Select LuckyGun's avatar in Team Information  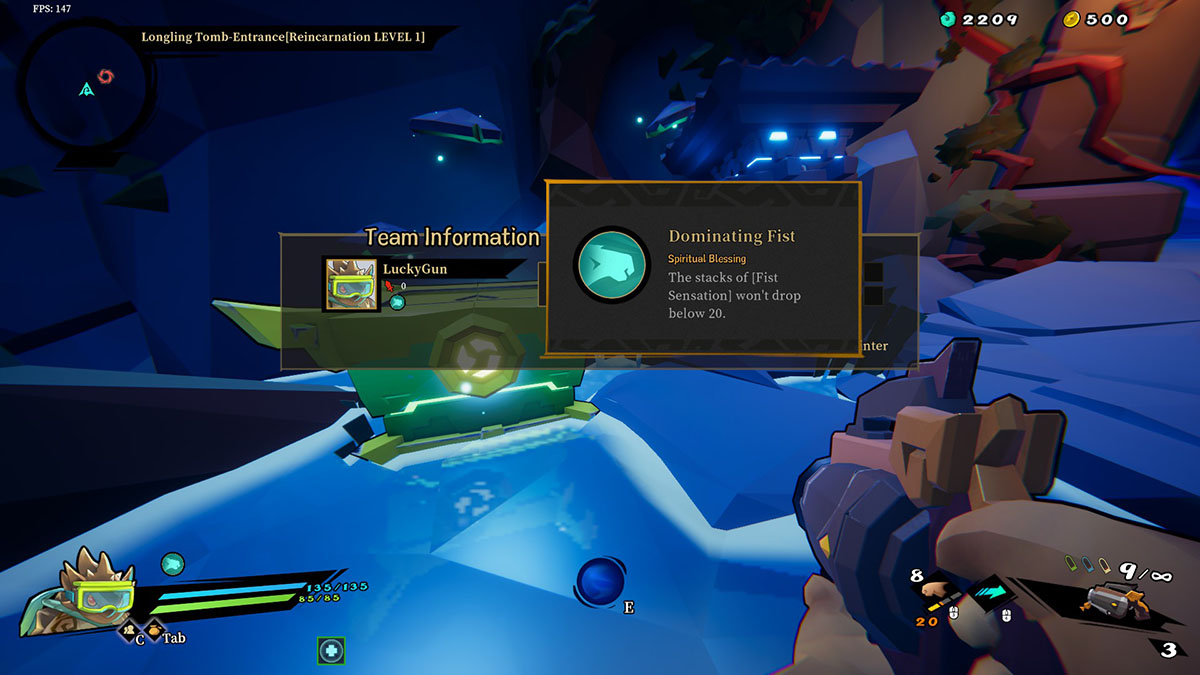tap(350, 285)
